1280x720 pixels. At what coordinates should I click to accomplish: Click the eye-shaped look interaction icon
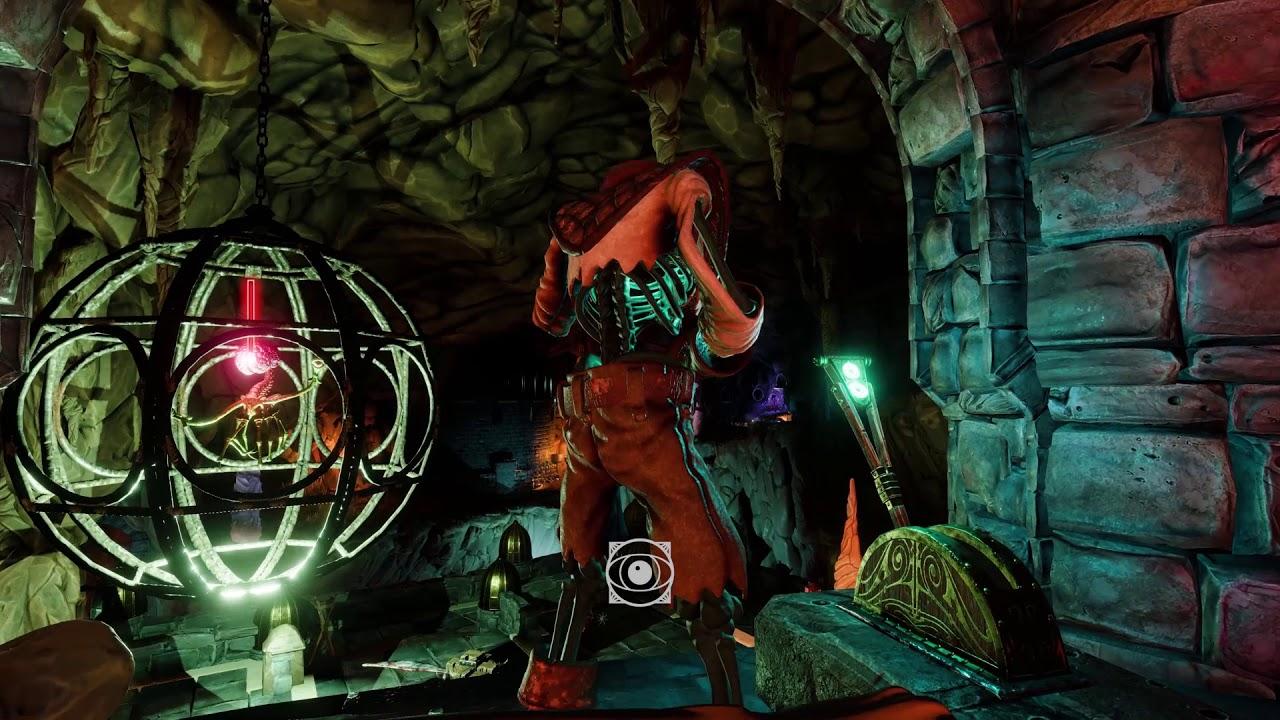point(640,572)
